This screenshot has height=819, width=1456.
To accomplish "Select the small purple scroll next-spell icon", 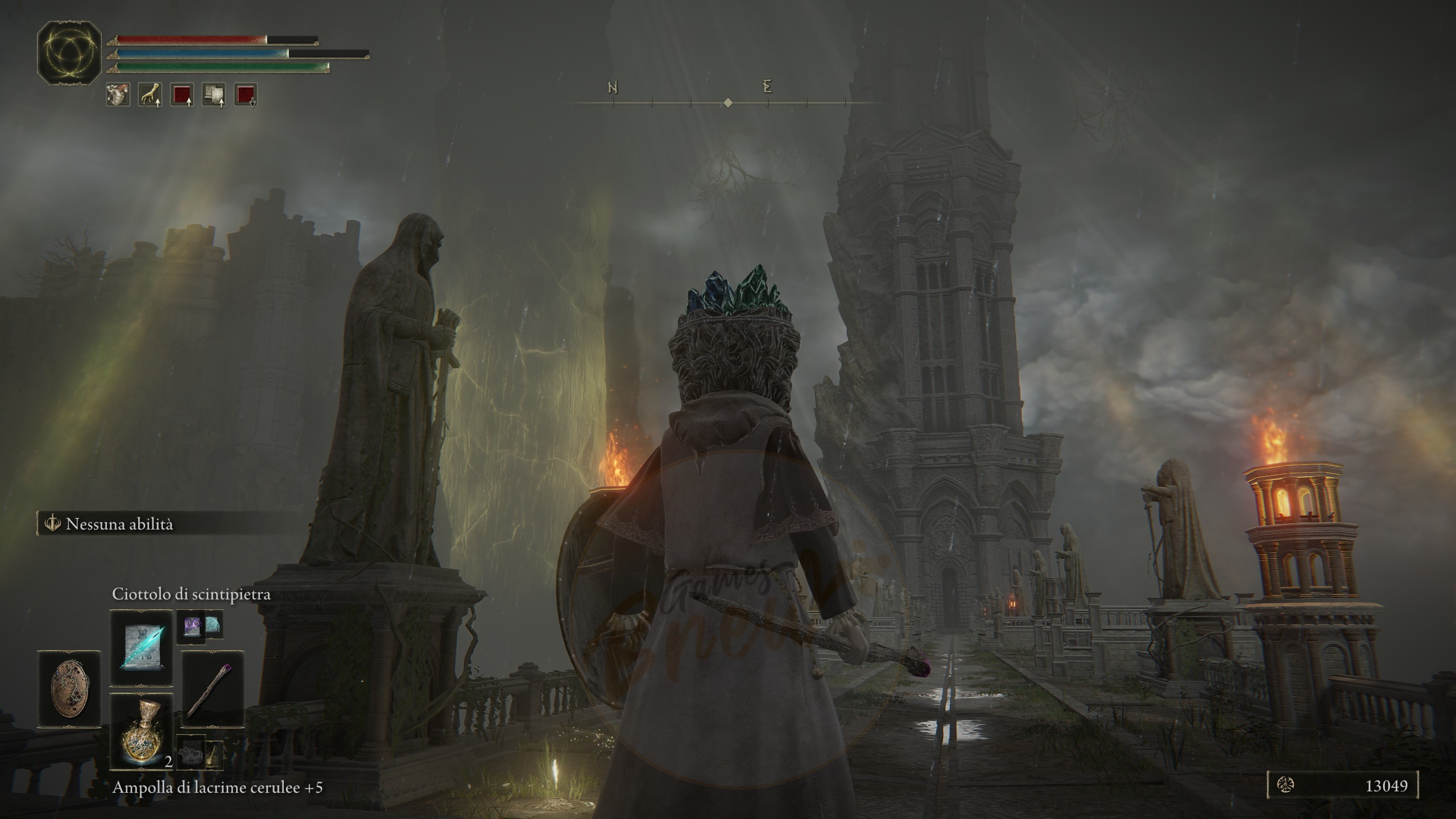I will 190,627.
